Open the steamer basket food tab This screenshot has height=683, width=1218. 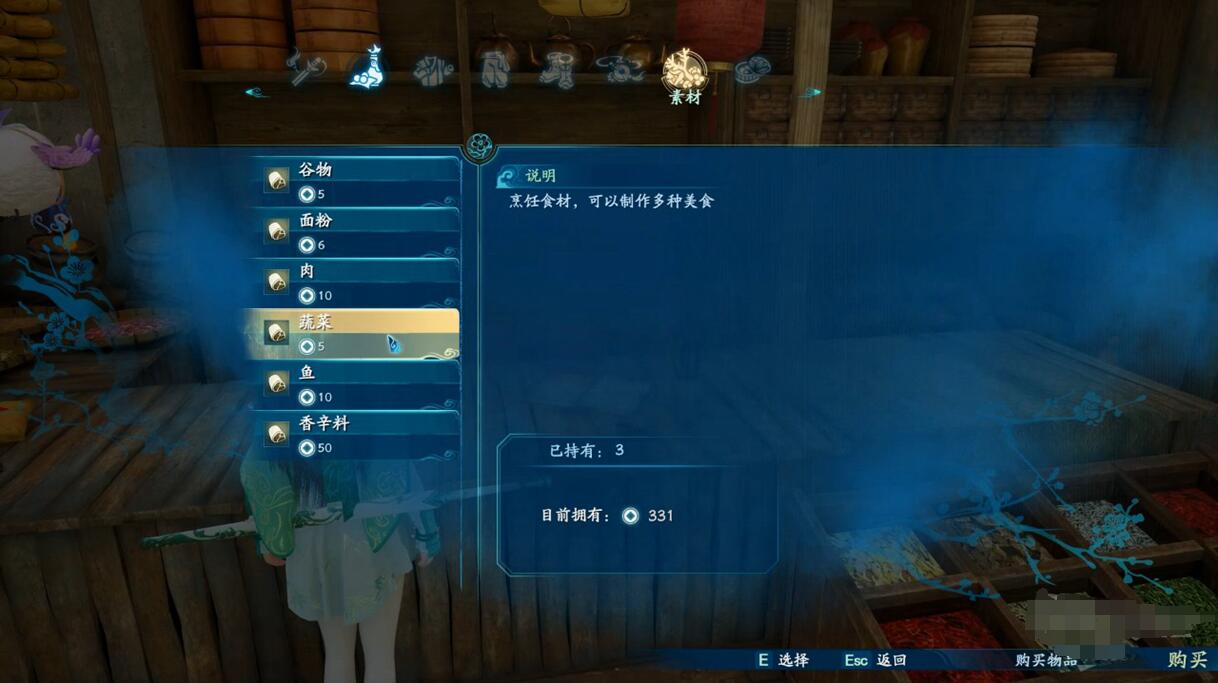[751, 70]
